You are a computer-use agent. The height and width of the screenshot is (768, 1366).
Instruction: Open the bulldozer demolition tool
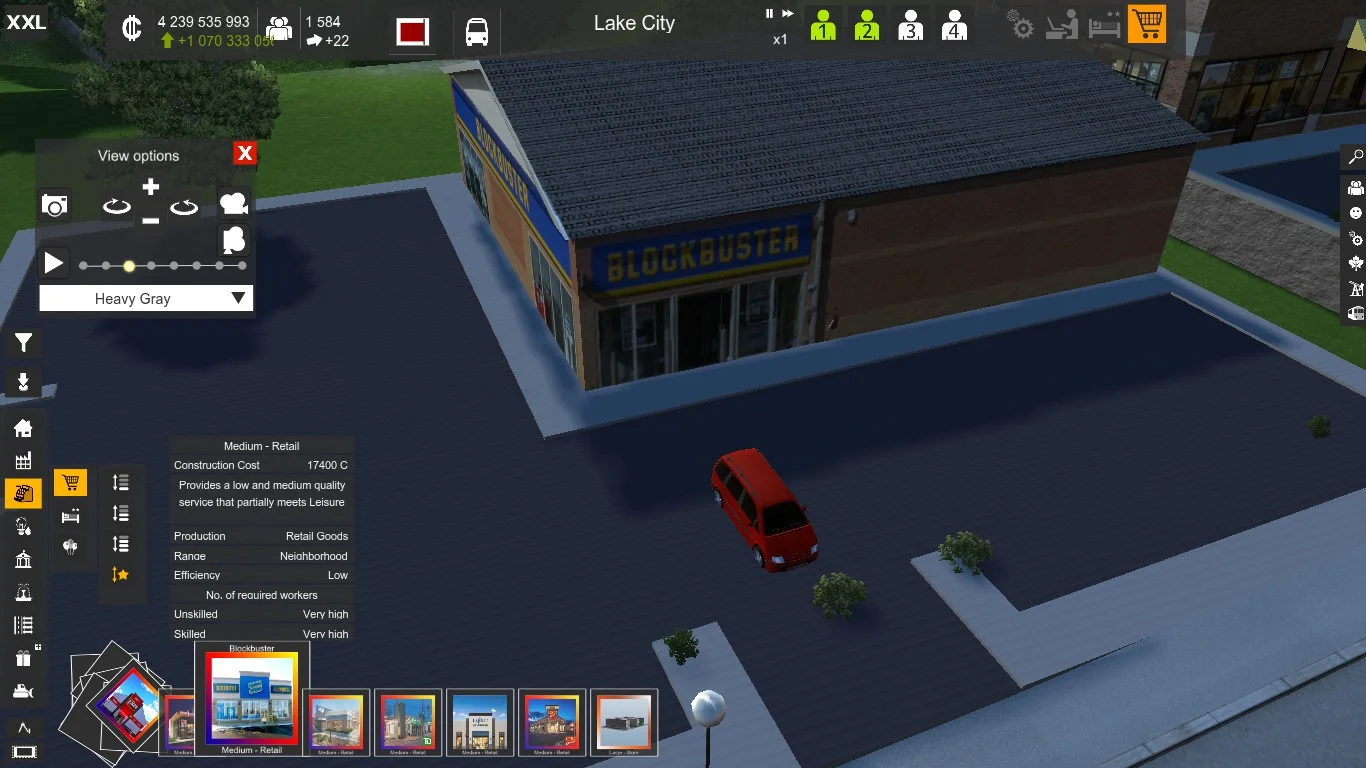tap(23, 690)
